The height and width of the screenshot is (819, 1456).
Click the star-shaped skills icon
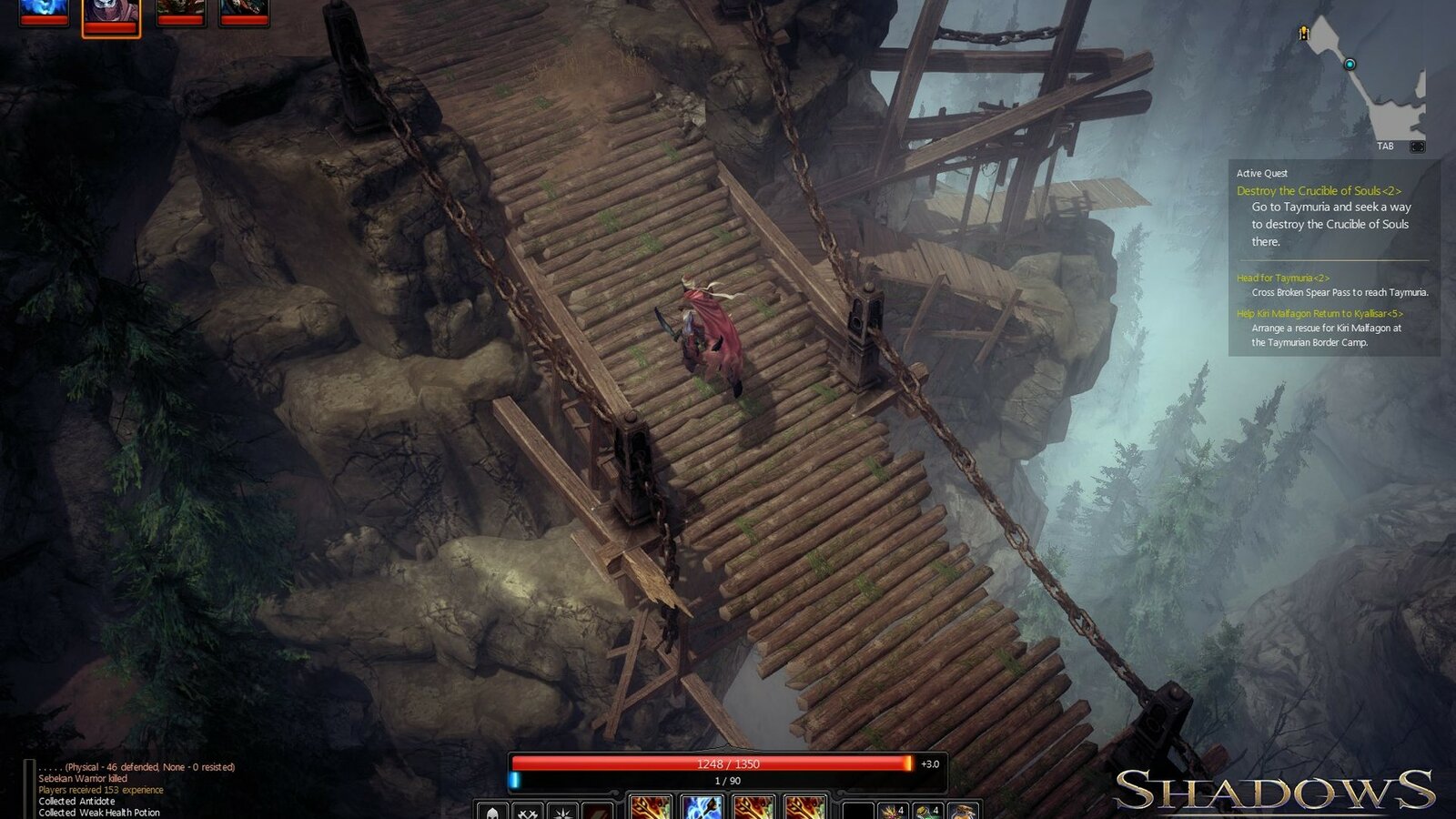[562, 809]
